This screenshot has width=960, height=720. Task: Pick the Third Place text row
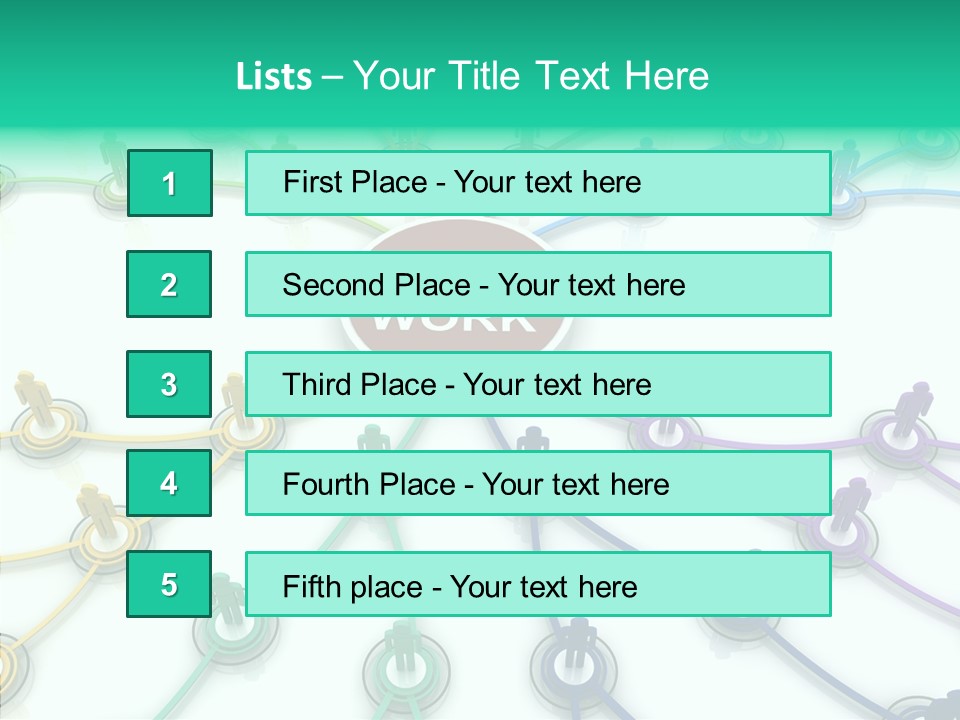(538, 384)
